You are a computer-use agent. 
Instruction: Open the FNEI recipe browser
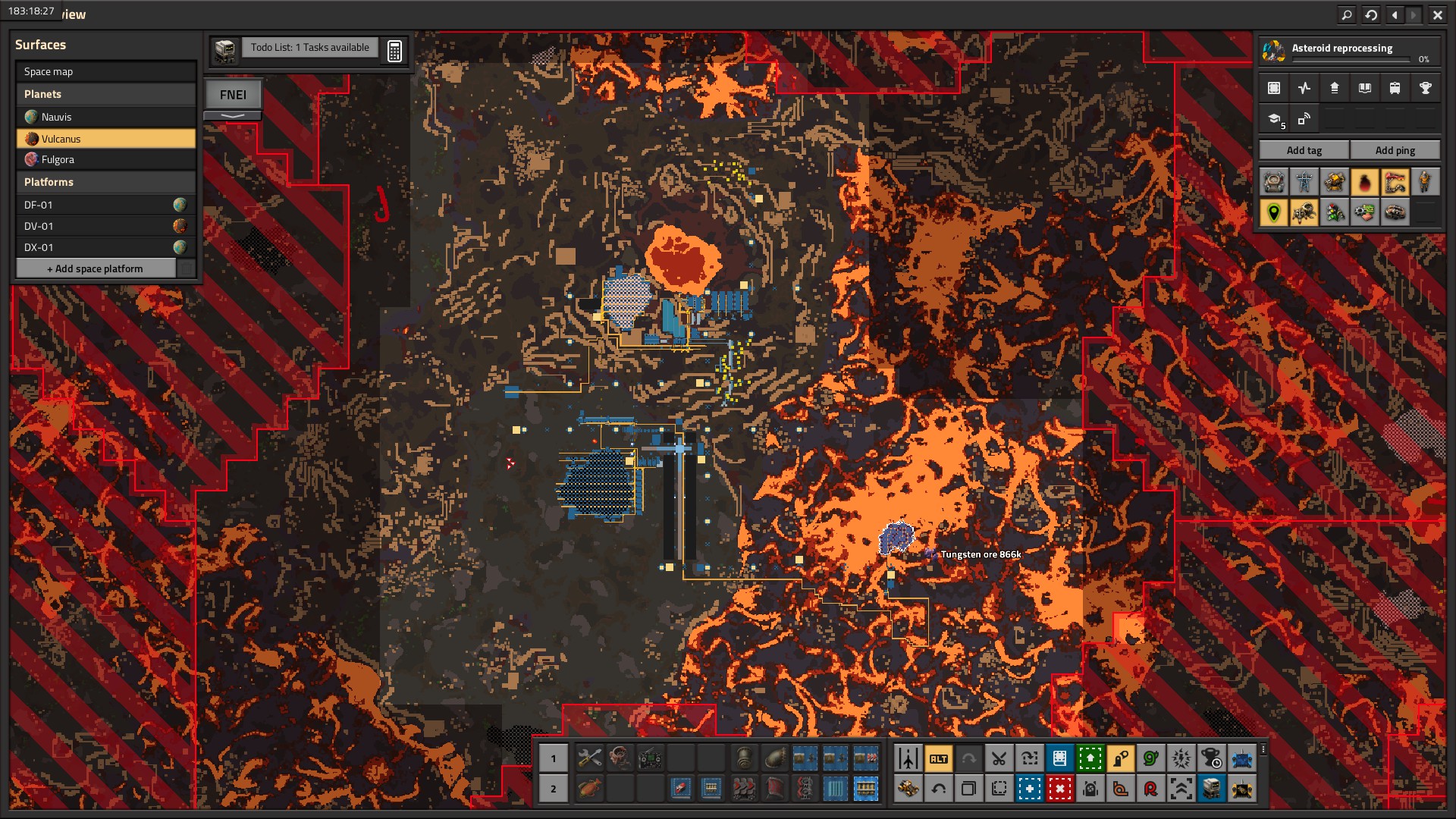(233, 95)
